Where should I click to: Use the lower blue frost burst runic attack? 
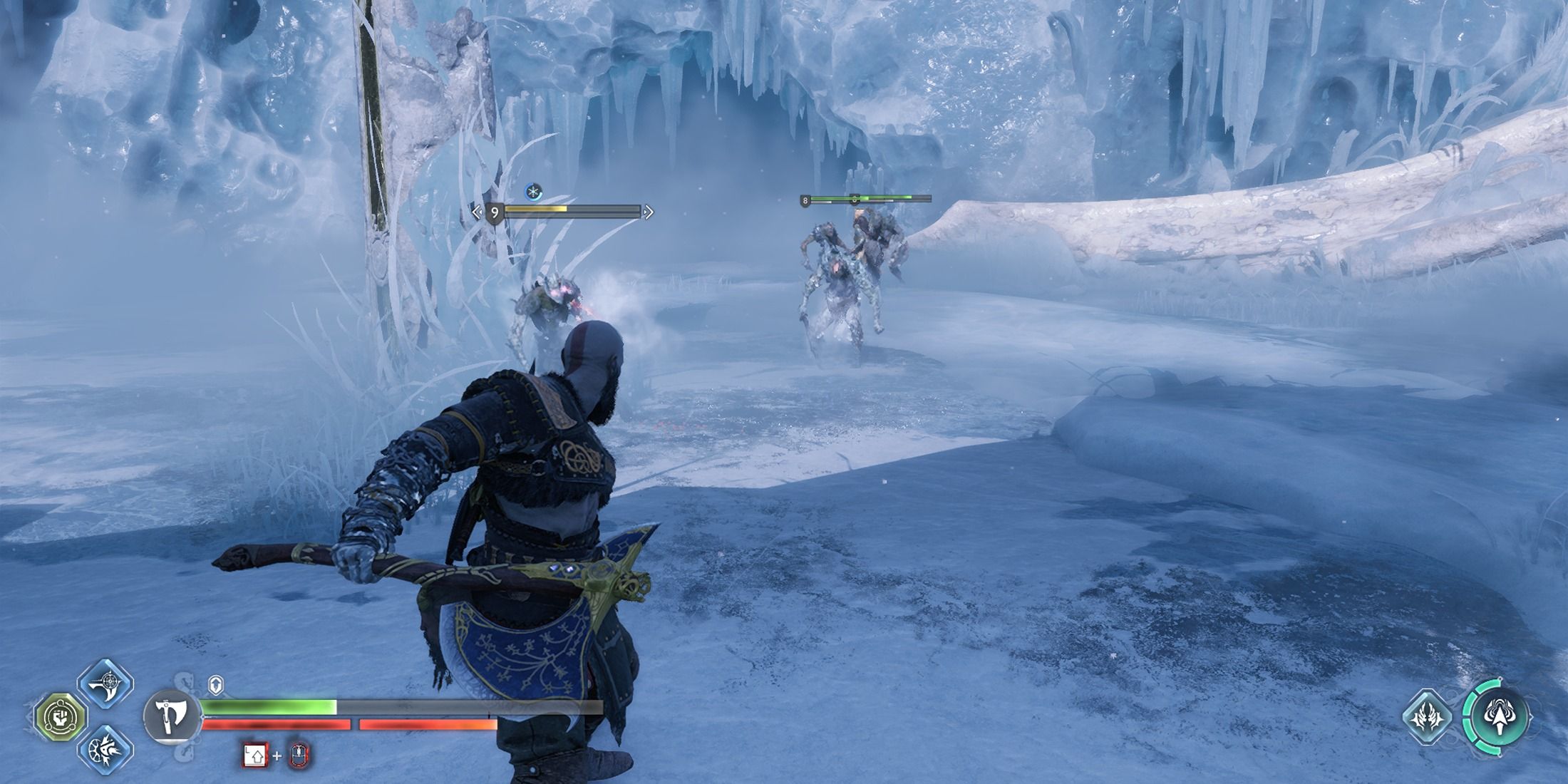tap(106, 748)
